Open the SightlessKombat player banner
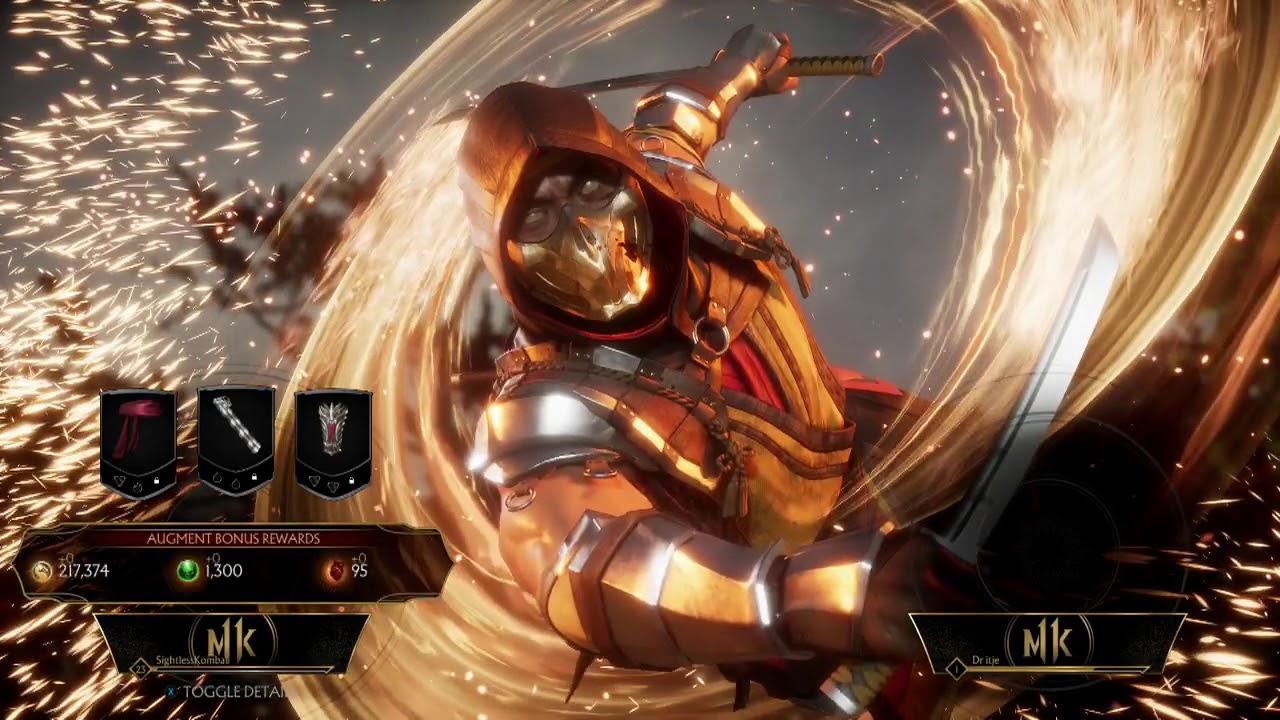The image size is (1280, 720). tap(231, 642)
